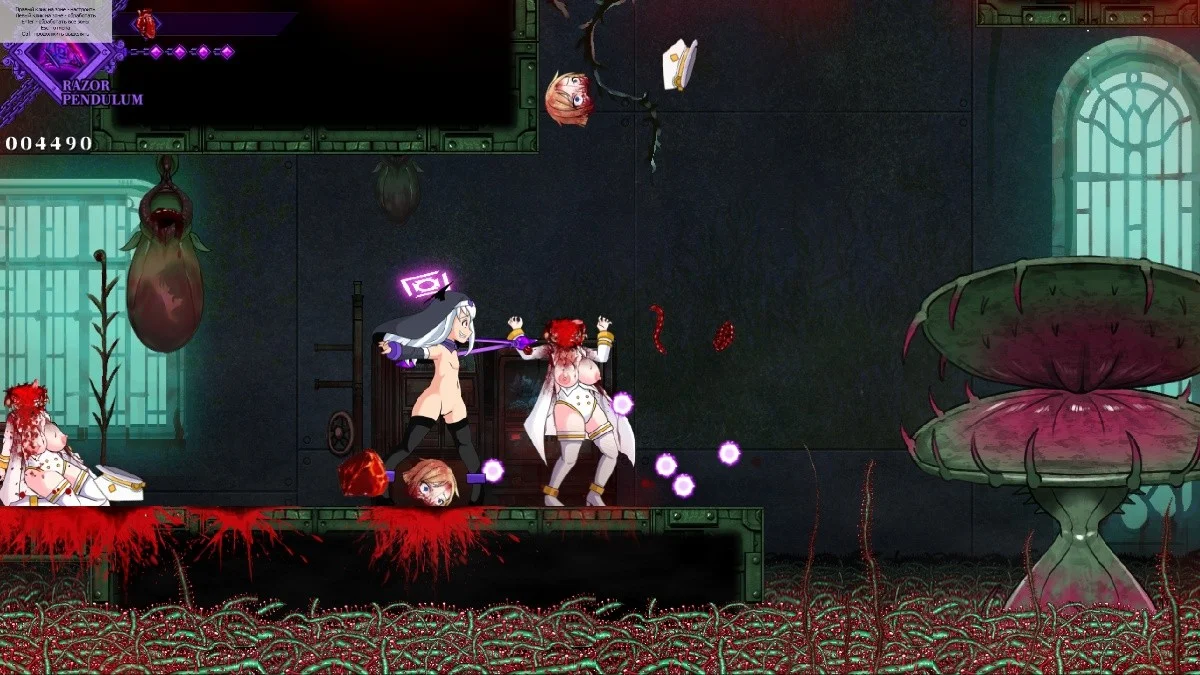Click the anatomical heart icon

tap(146, 22)
